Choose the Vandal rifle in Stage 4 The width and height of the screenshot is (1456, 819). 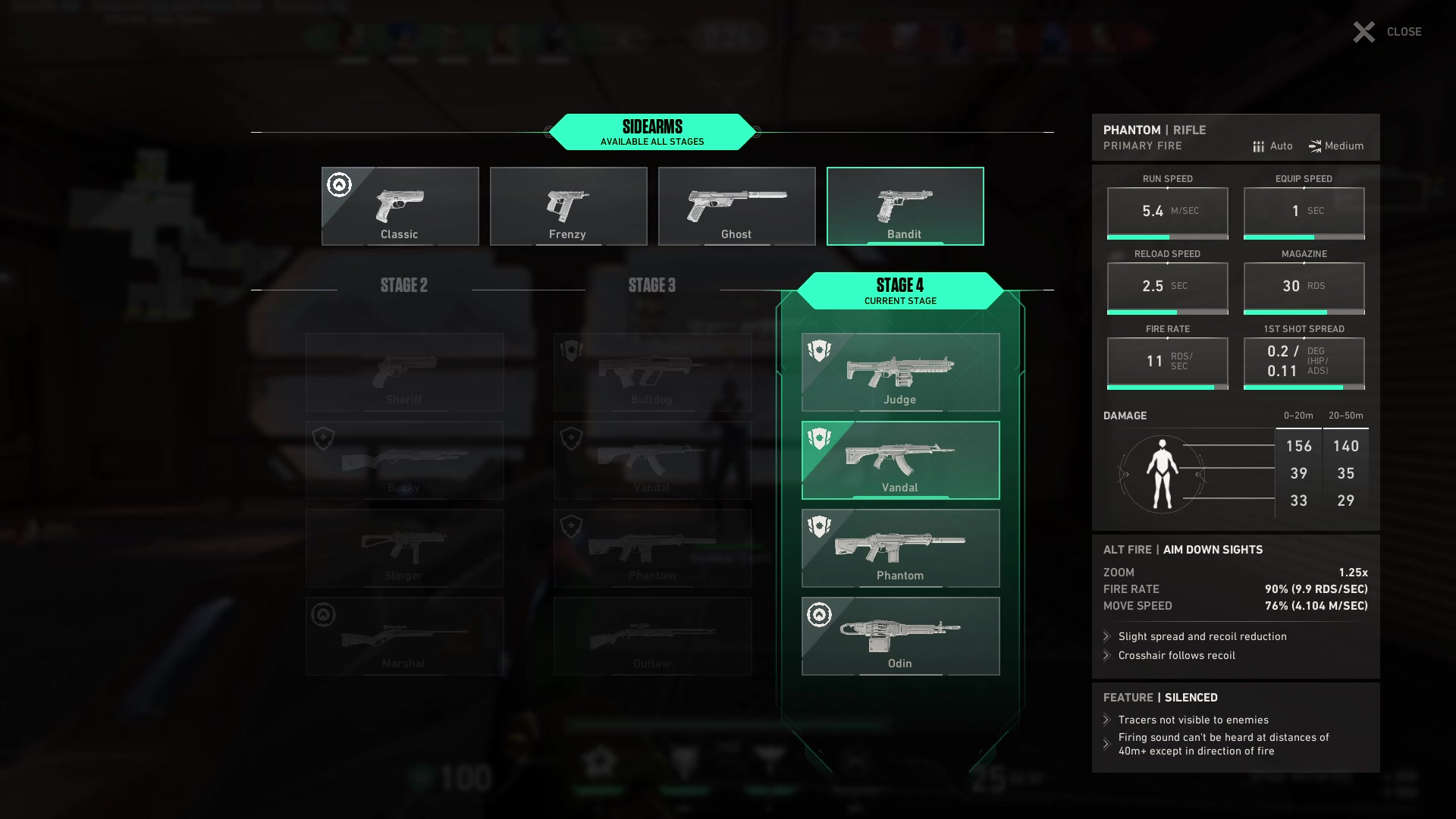click(900, 460)
